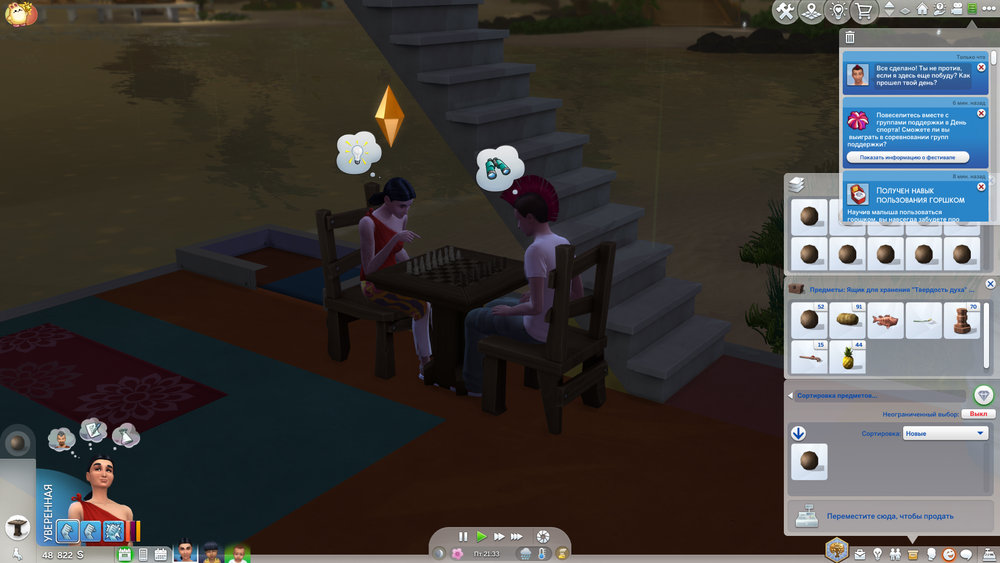Screen dimensions: 1000x563
Task: Pause the game
Action: (x=463, y=537)
